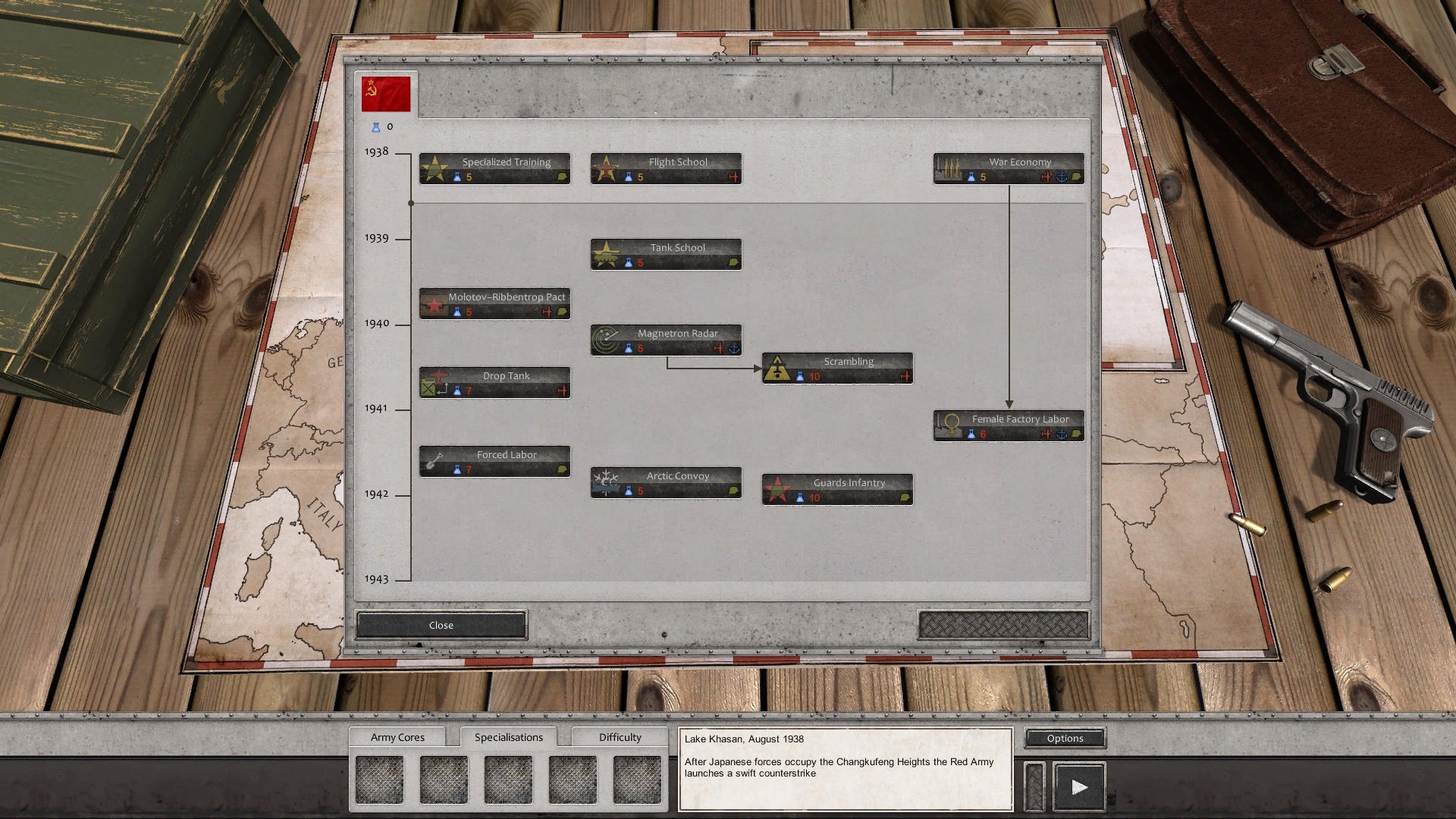This screenshot has height=819, width=1456.
Task: Select the Specialisations tab
Action: tap(509, 736)
